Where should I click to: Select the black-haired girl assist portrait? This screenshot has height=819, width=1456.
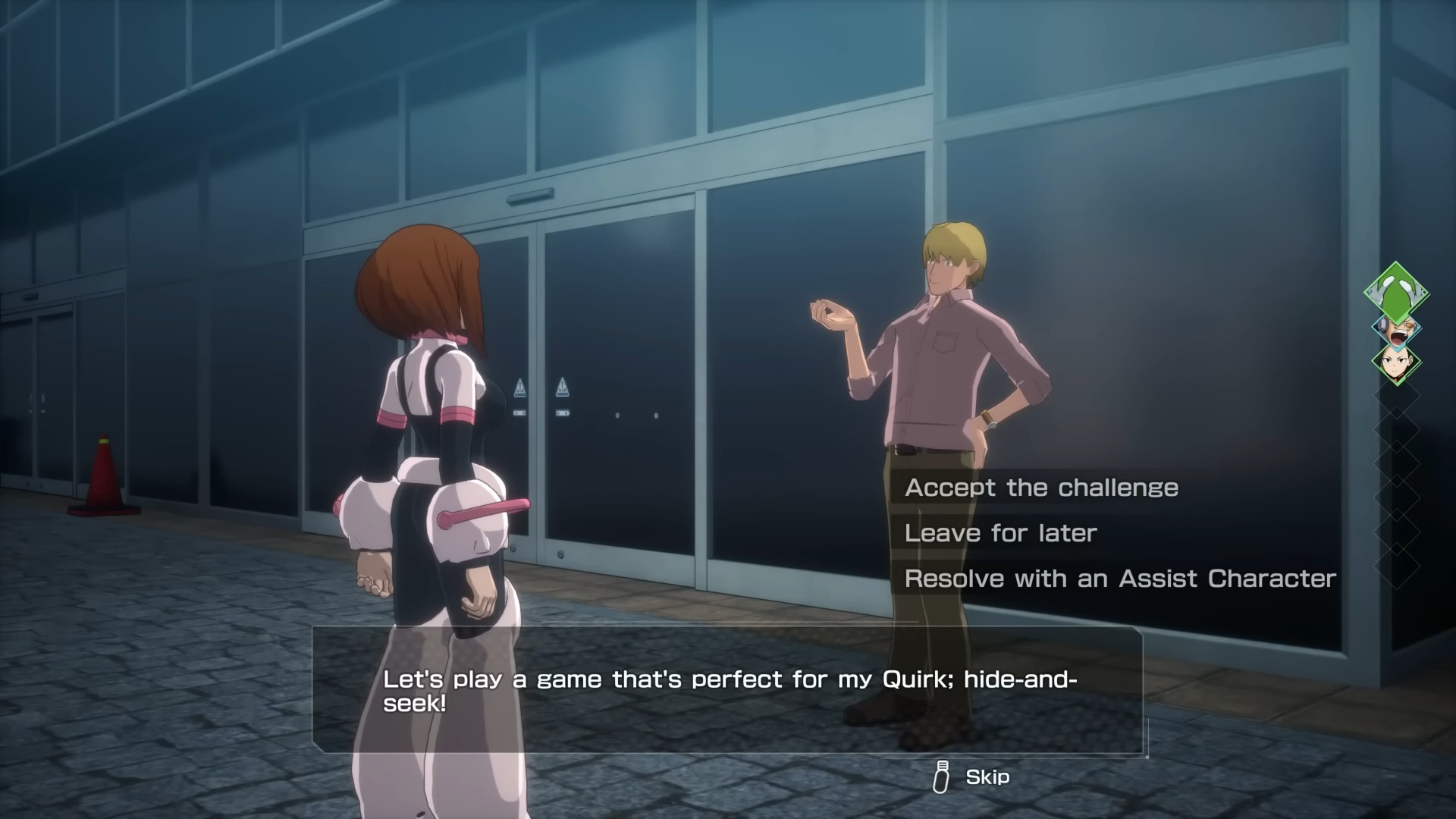coord(1396,362)
